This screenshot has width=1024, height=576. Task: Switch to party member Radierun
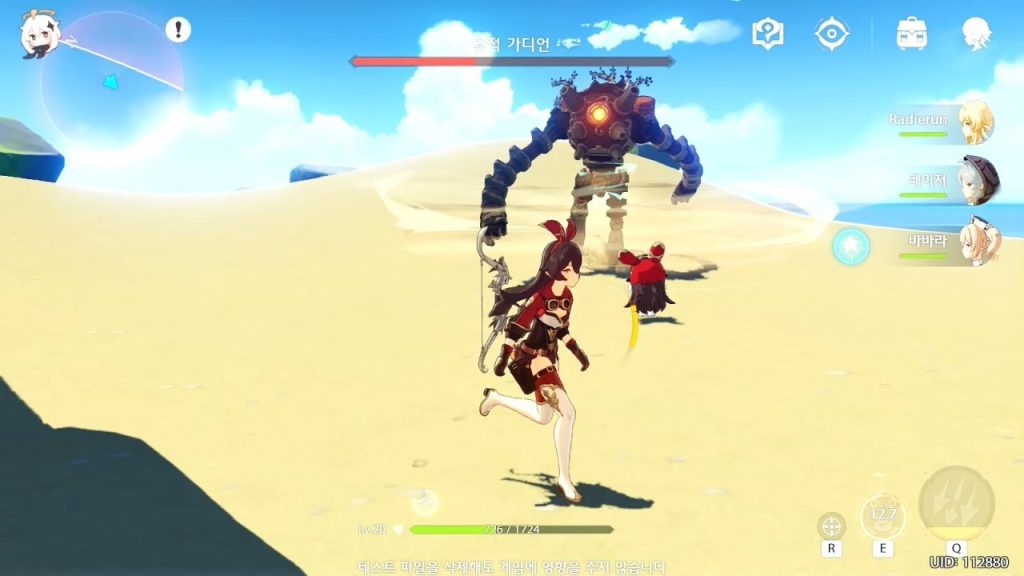(x=975, y=124)
